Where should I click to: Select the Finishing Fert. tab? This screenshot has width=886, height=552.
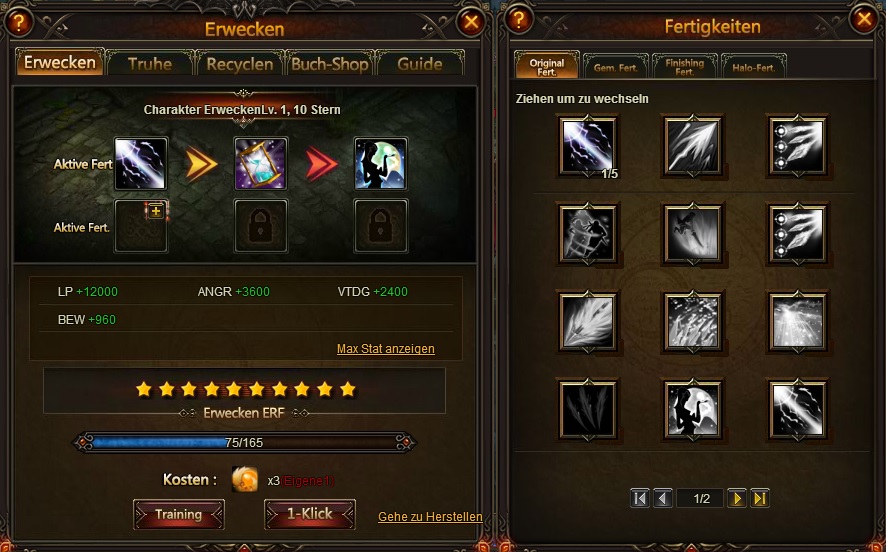684,67
